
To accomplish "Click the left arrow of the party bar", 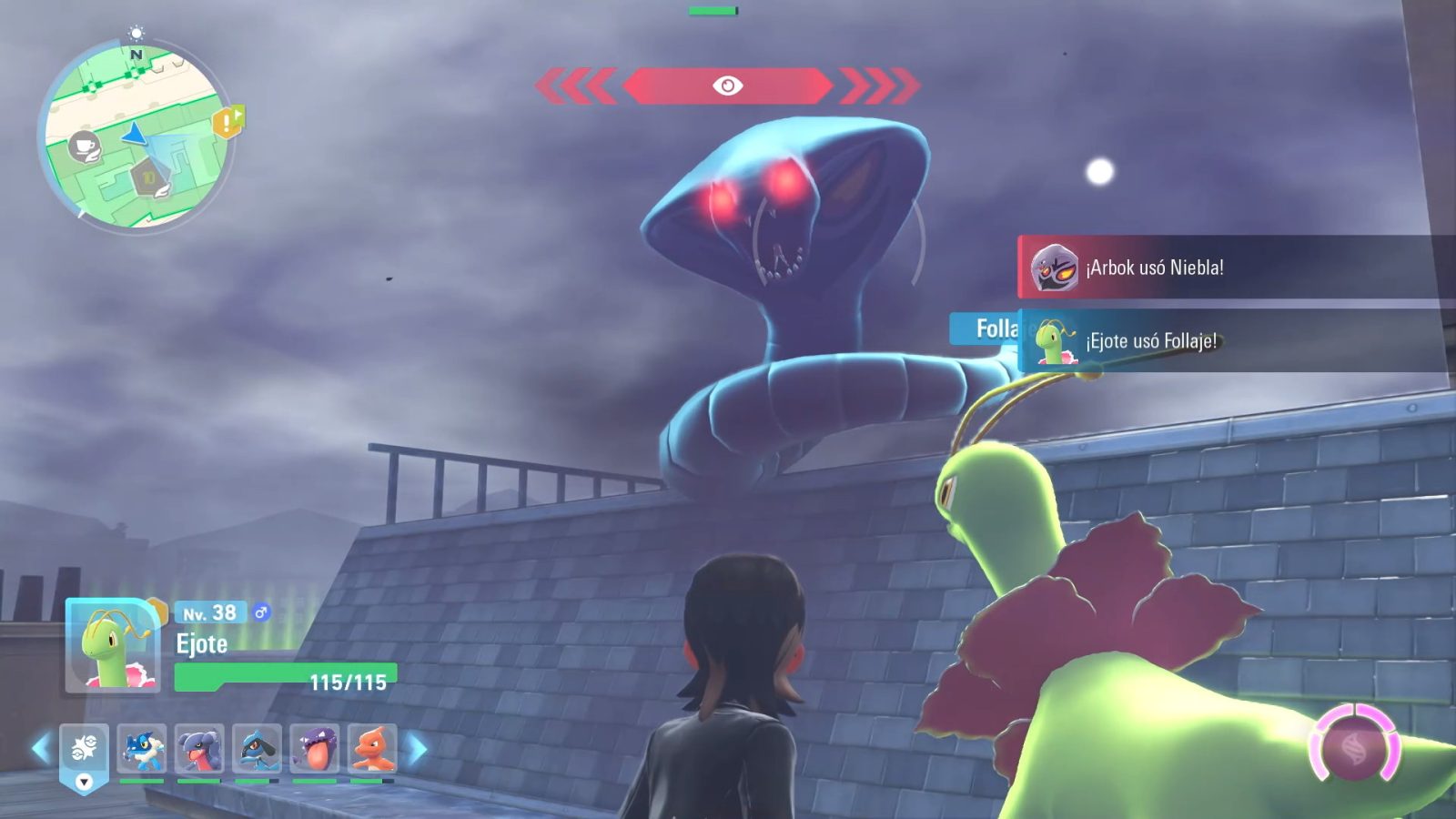I will (x=41, y=749).
